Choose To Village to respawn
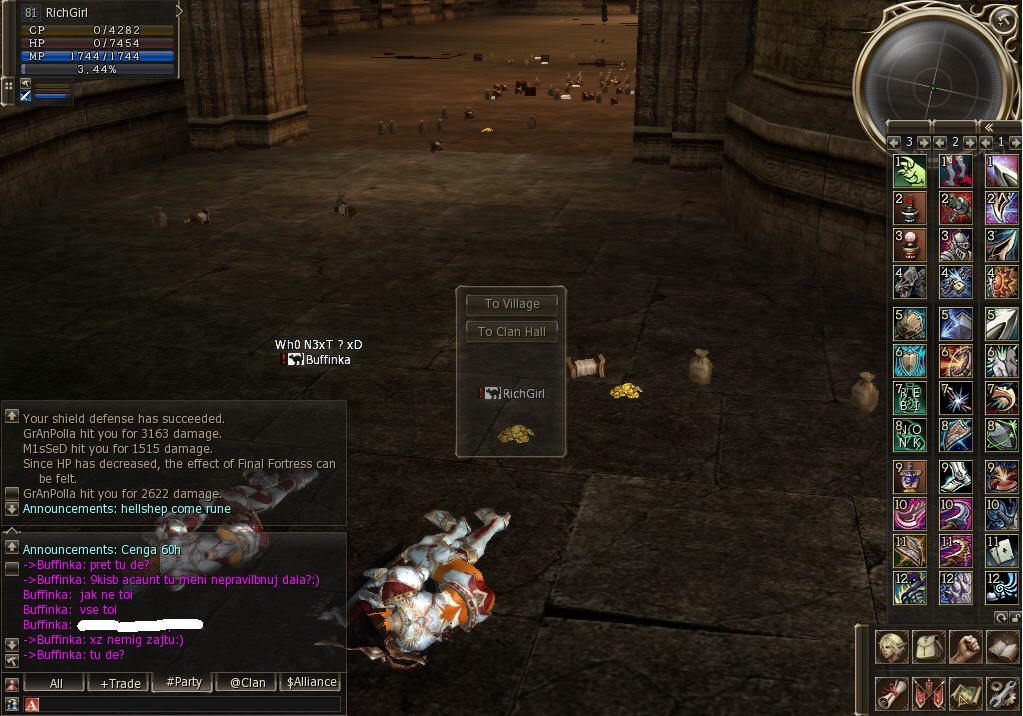Screen dimensions: 1023x716 [x=512, y=304]
